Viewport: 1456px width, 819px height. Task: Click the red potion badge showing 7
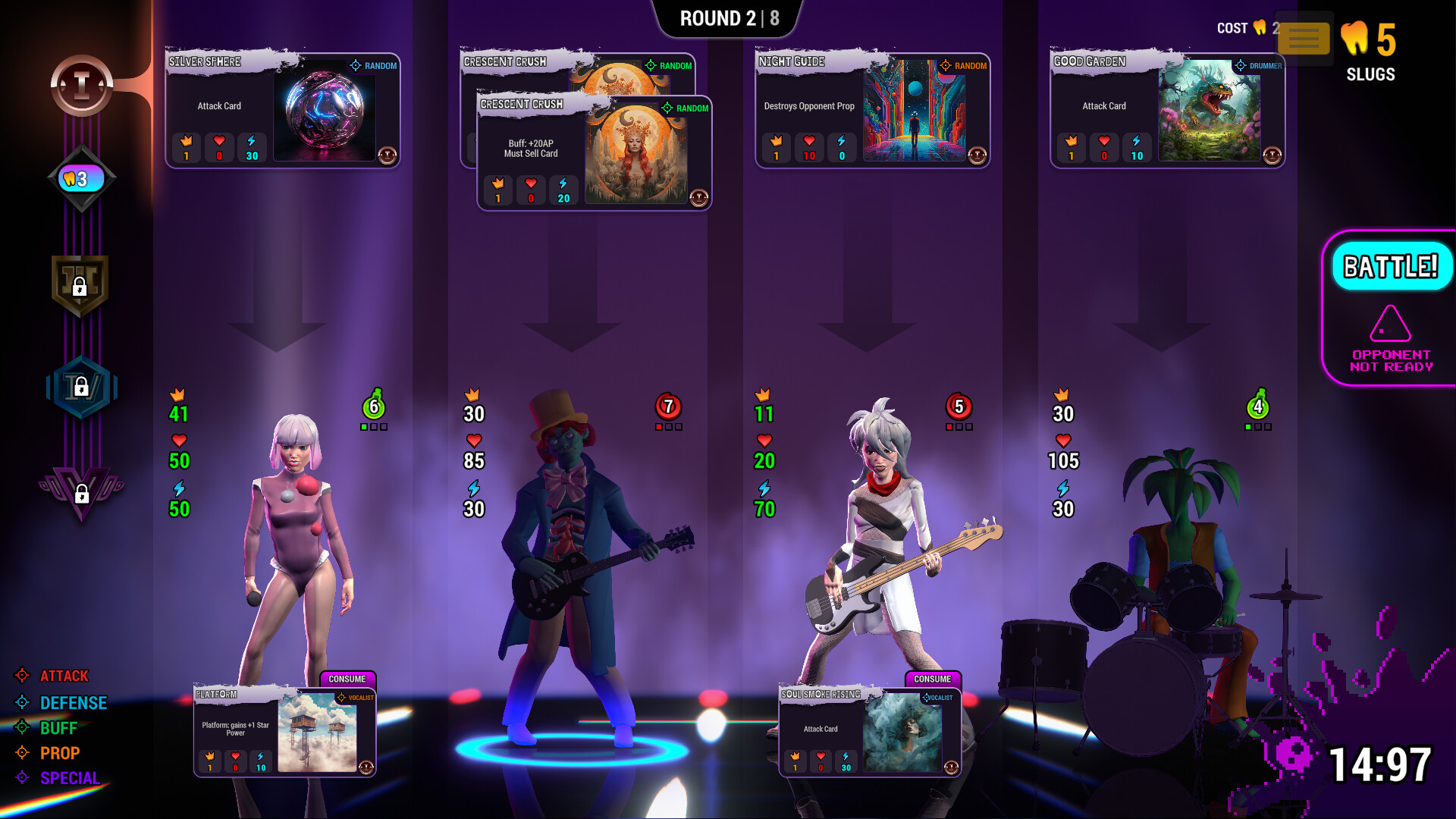[668, 407]
